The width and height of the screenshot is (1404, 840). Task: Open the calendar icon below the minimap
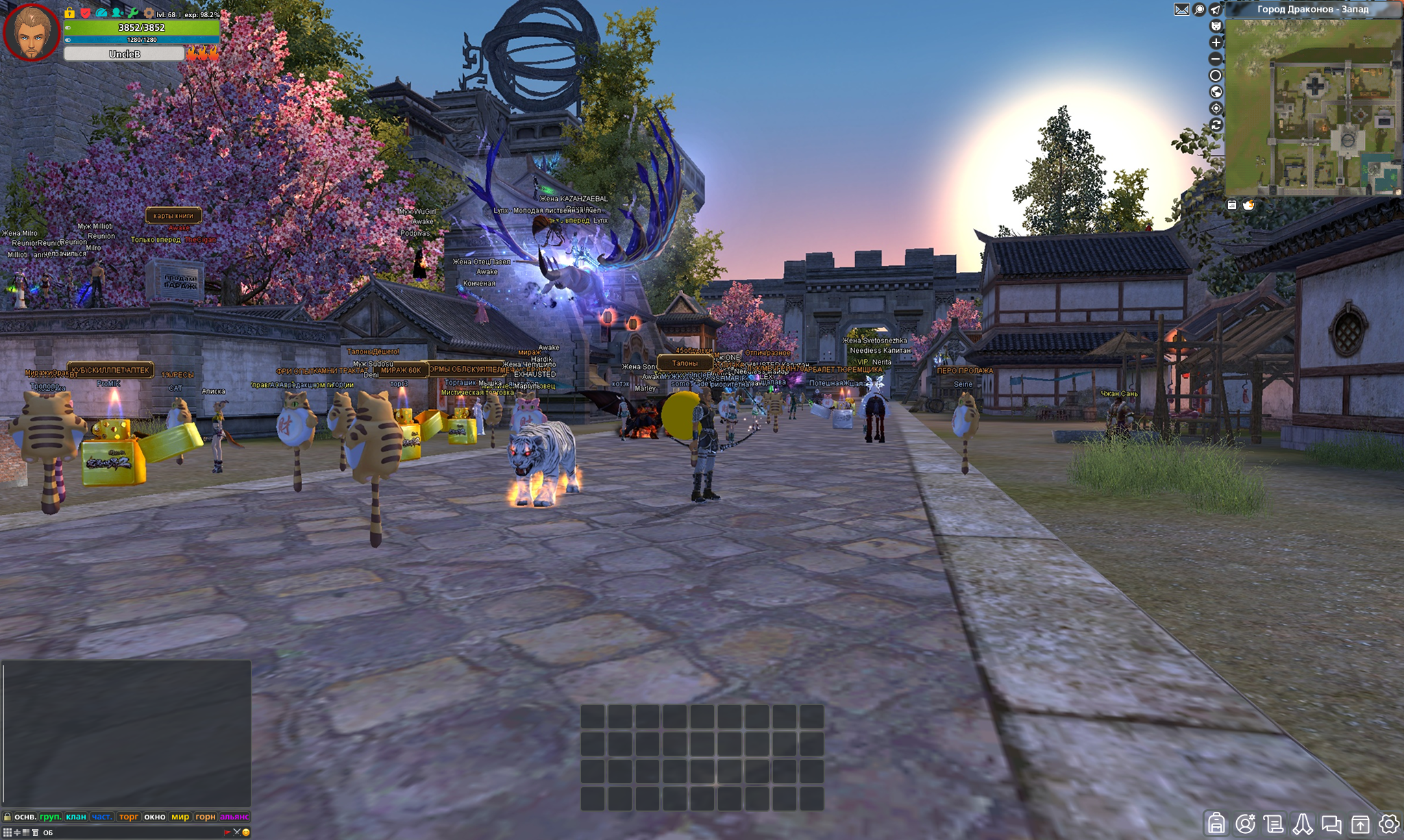[x=1232, y=205]
